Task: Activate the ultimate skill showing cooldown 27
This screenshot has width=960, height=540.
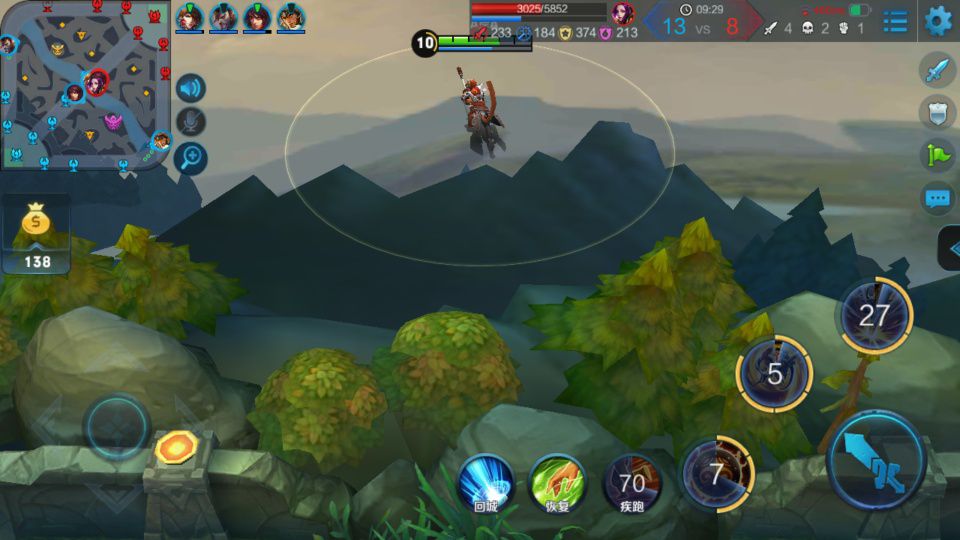Action: [x=874, y=316]
